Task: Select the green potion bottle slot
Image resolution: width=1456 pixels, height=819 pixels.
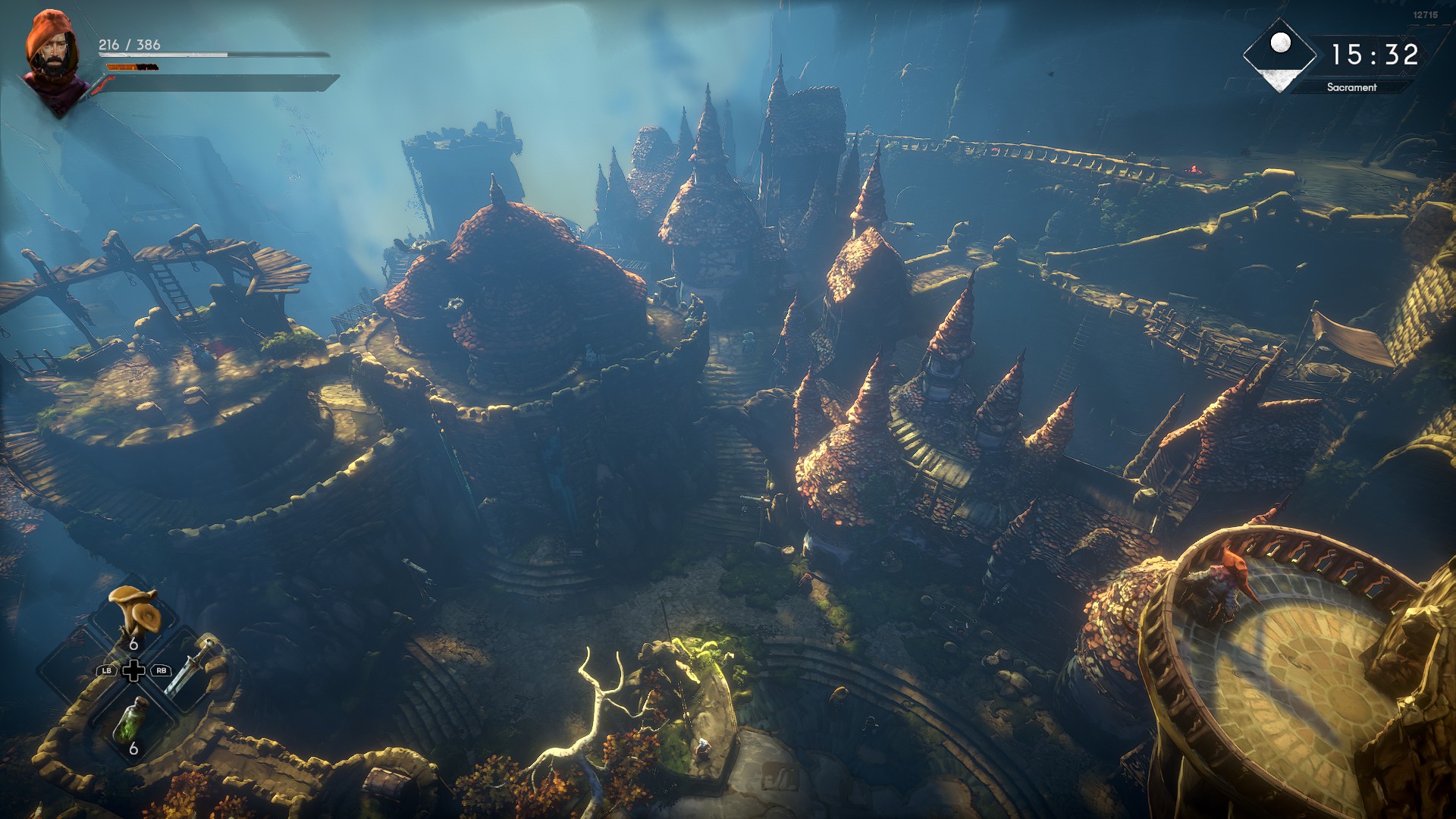Action: 132,720
